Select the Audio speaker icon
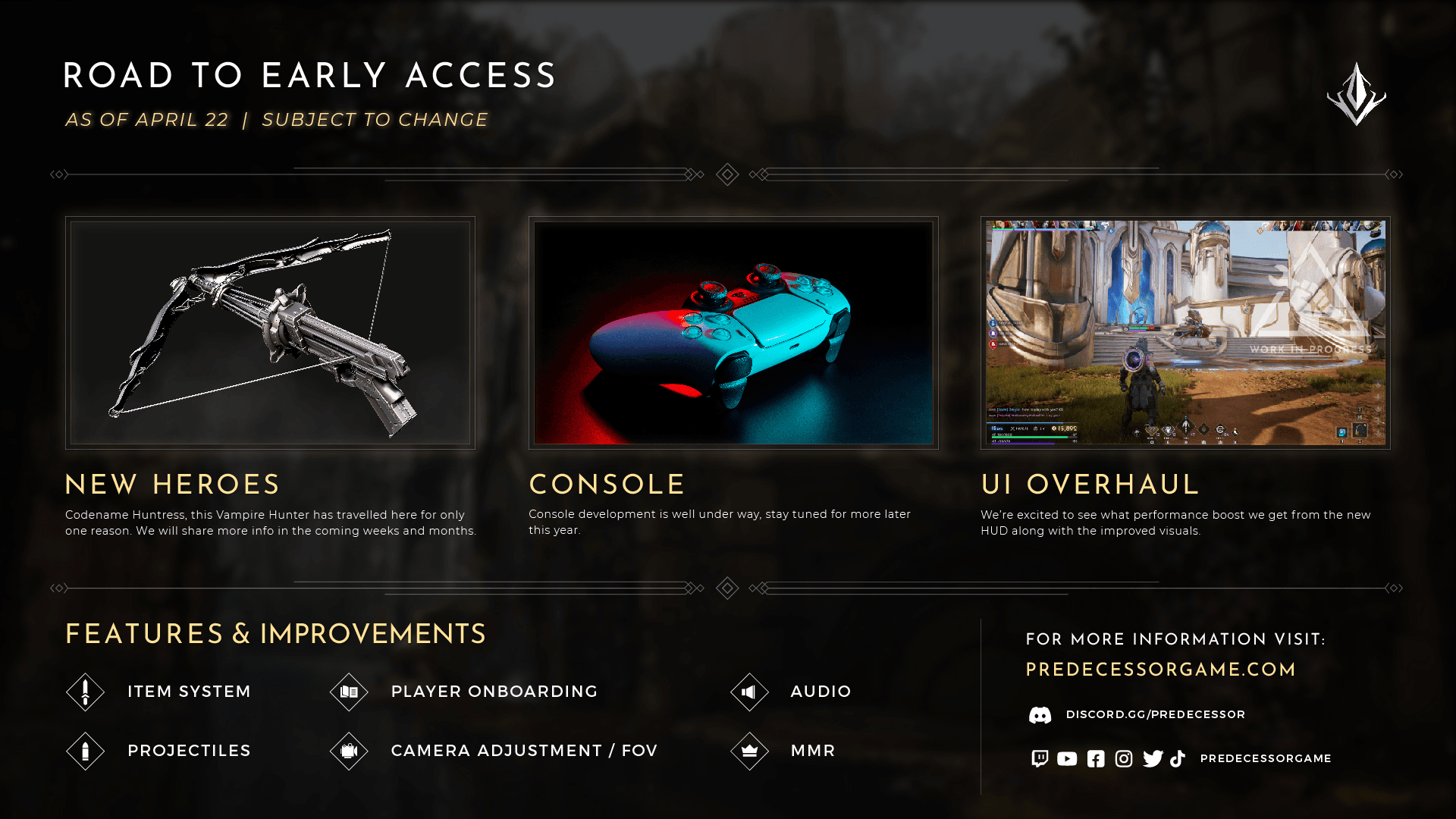This screenshot has height=819, width=1456. (x=749, y=692)
